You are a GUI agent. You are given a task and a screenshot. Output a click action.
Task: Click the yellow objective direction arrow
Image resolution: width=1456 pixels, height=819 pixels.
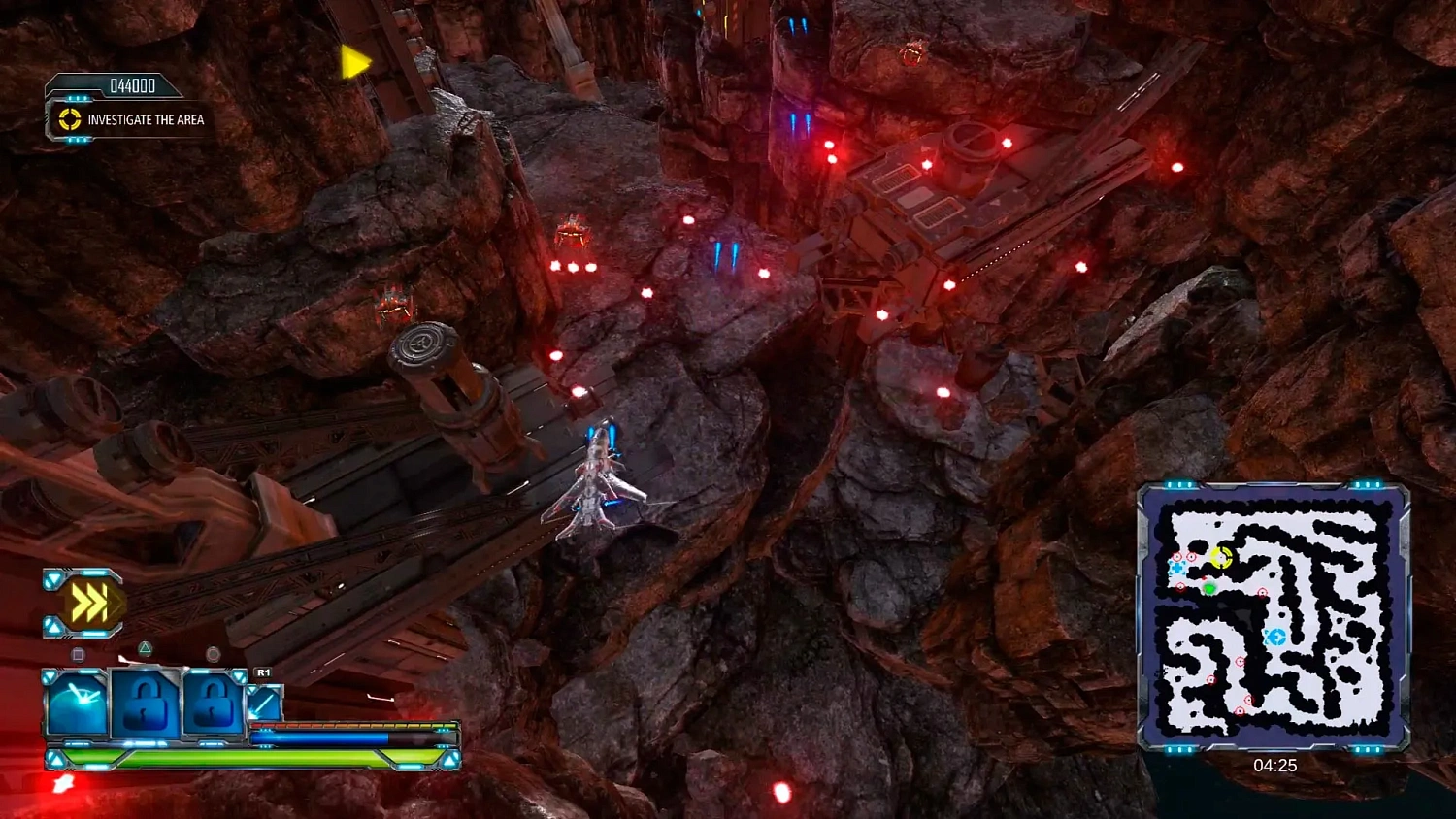[354, 63]
